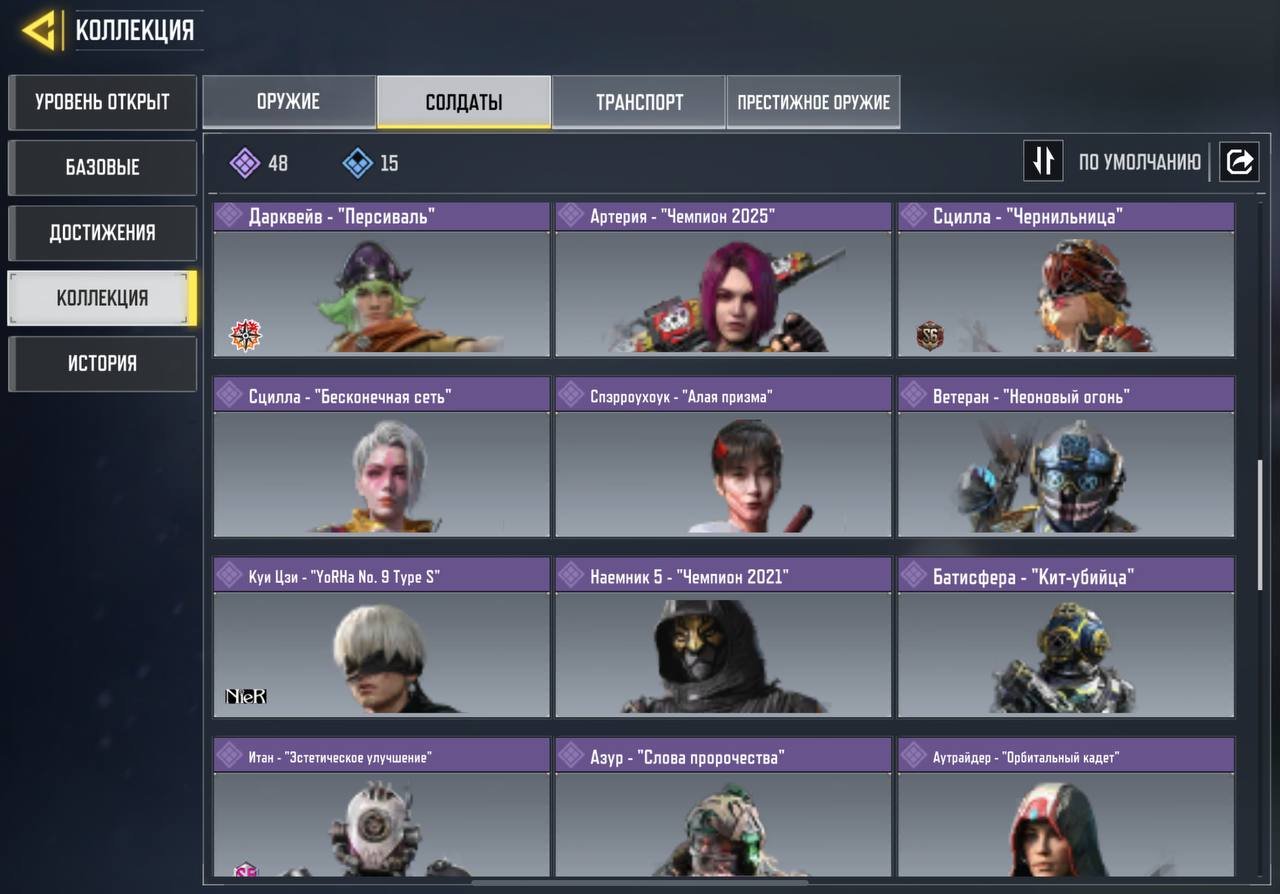Viewport: 1280px width, 894px height.
Task: Open the Уровень открыт section
Action: [102, 102]
